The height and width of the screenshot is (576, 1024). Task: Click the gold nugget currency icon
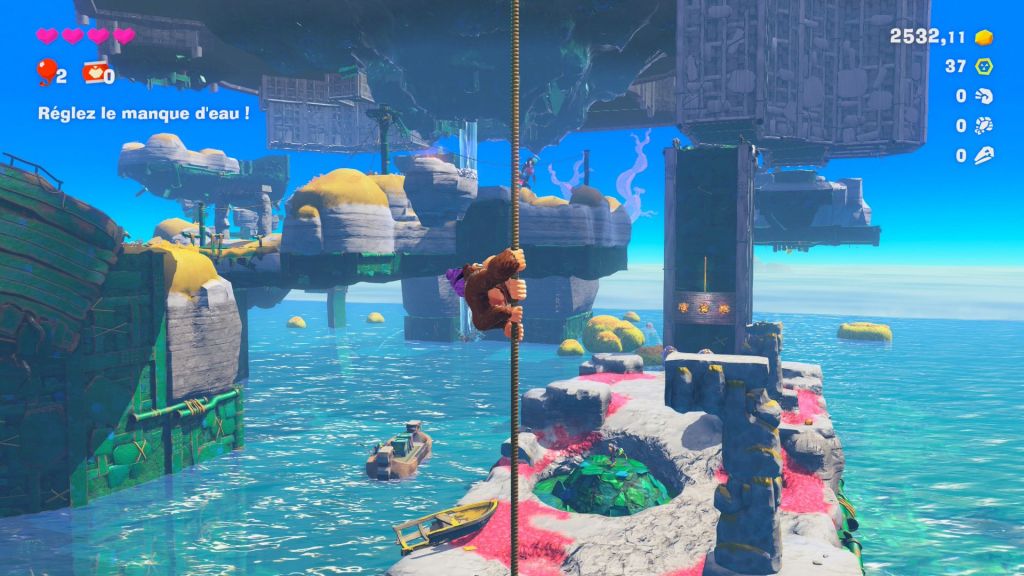click(985, 37)
